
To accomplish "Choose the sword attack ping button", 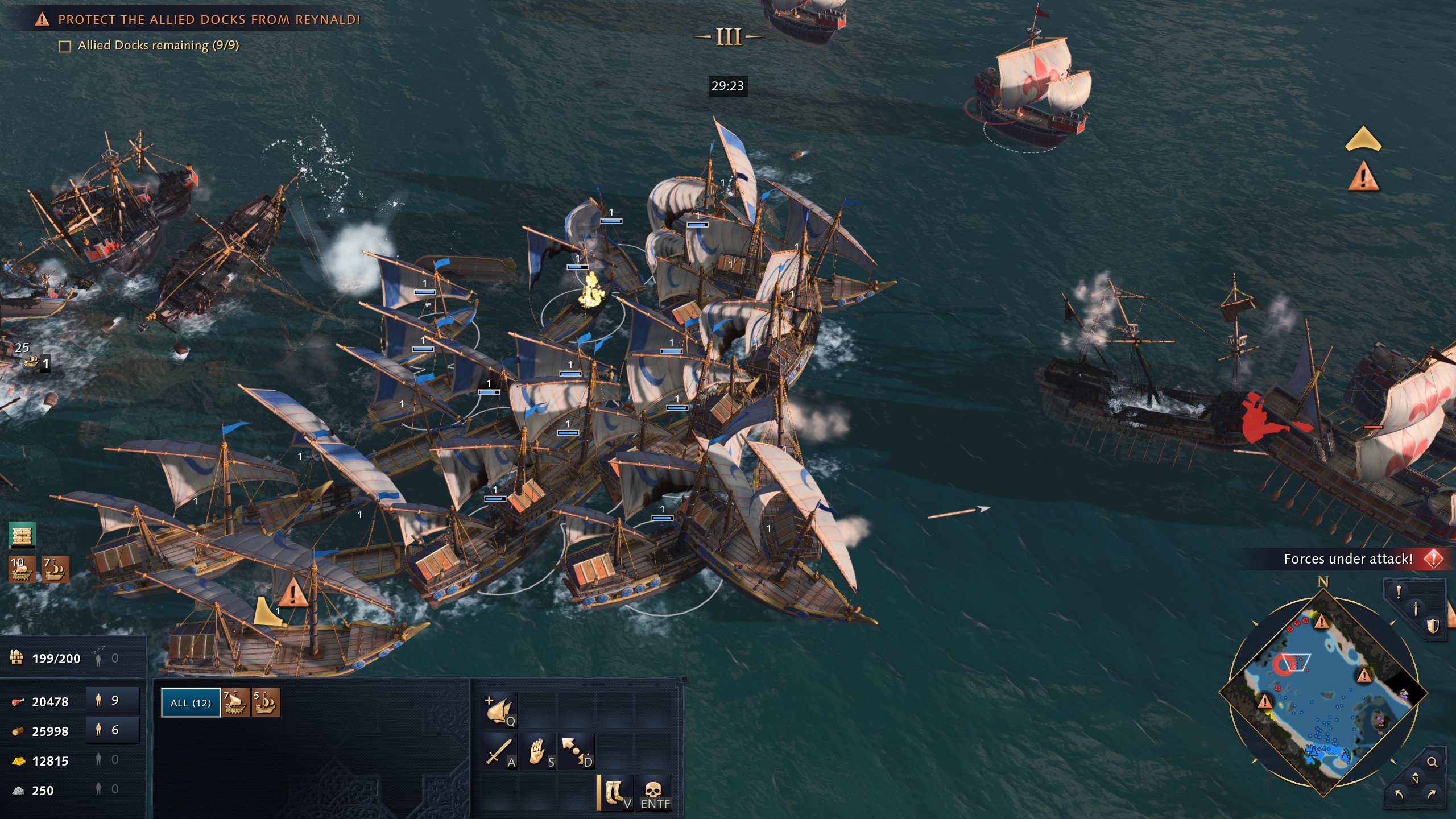I will (x=1416, y=609).
